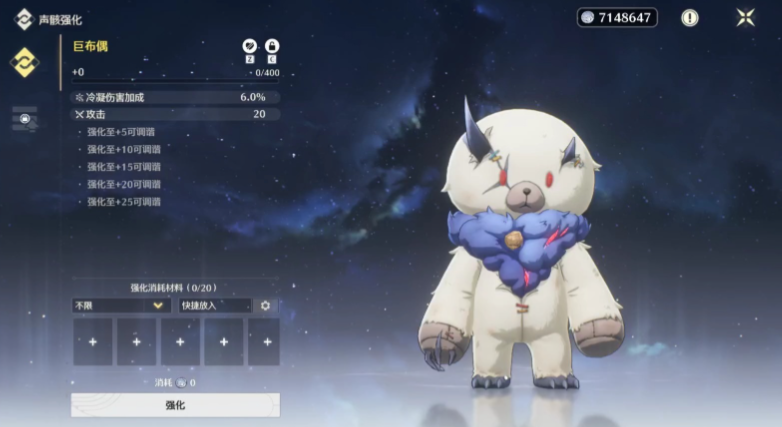
Task: Click the 强化 enhance button
Action: pos(175,405)
